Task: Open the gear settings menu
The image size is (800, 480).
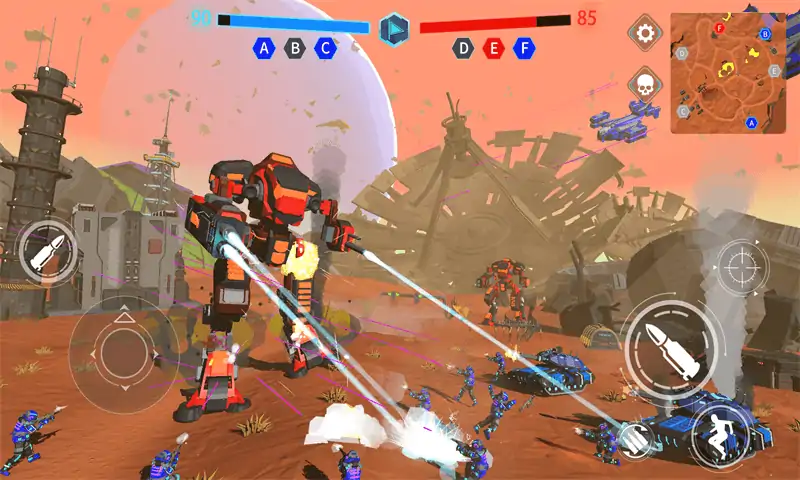Action: pos(646,34)
